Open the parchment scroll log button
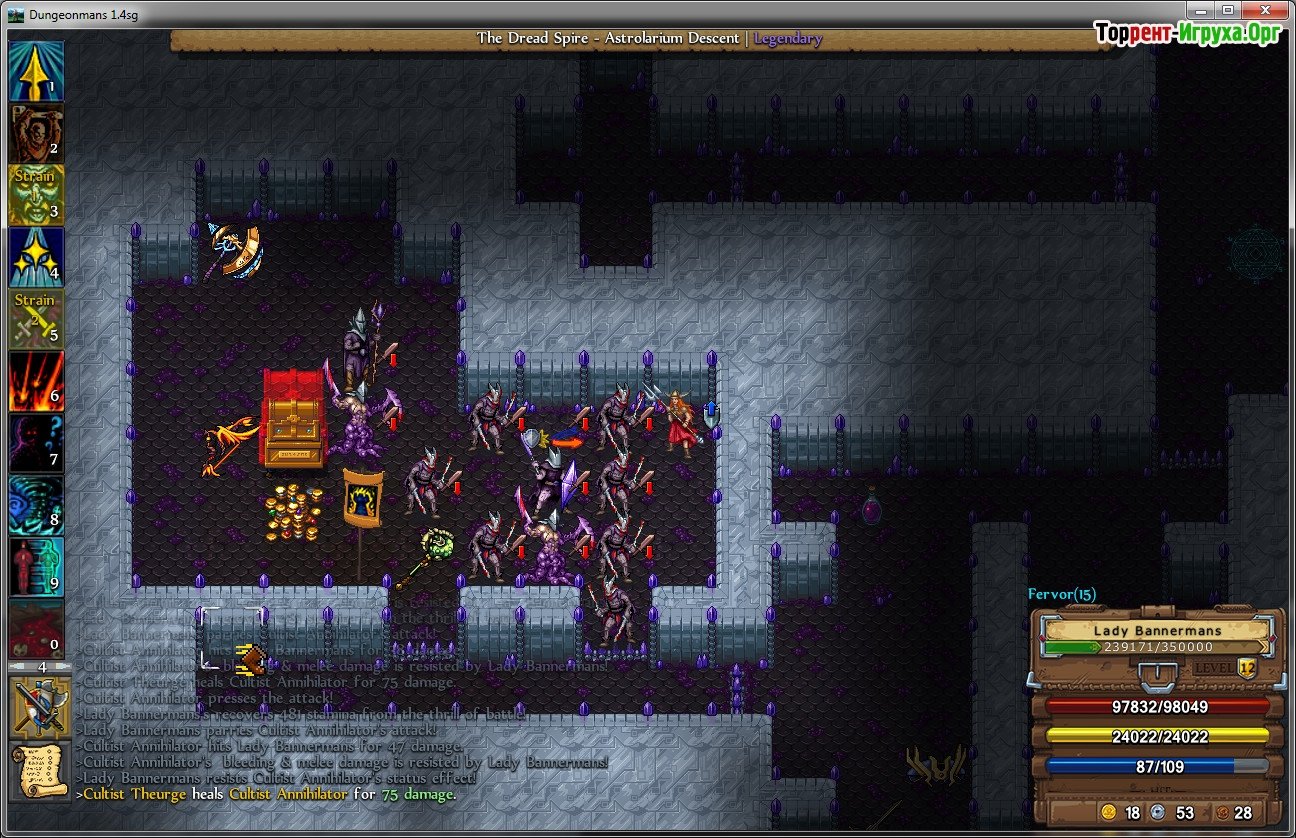The image size is (1296, 838). (x=38, y=771)
